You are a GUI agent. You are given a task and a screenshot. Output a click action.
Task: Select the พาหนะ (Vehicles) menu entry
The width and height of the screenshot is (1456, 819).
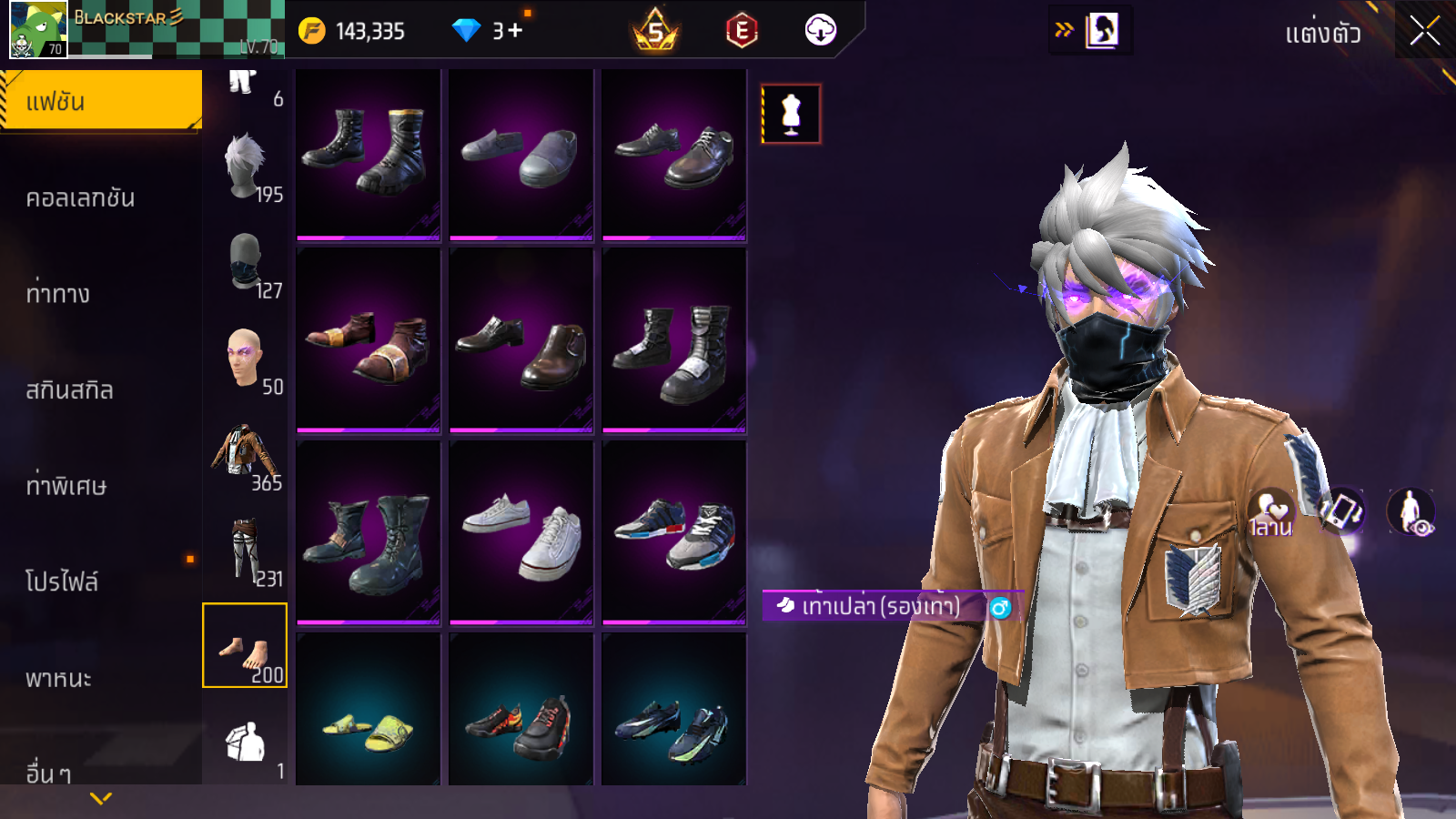coord(58,679)
